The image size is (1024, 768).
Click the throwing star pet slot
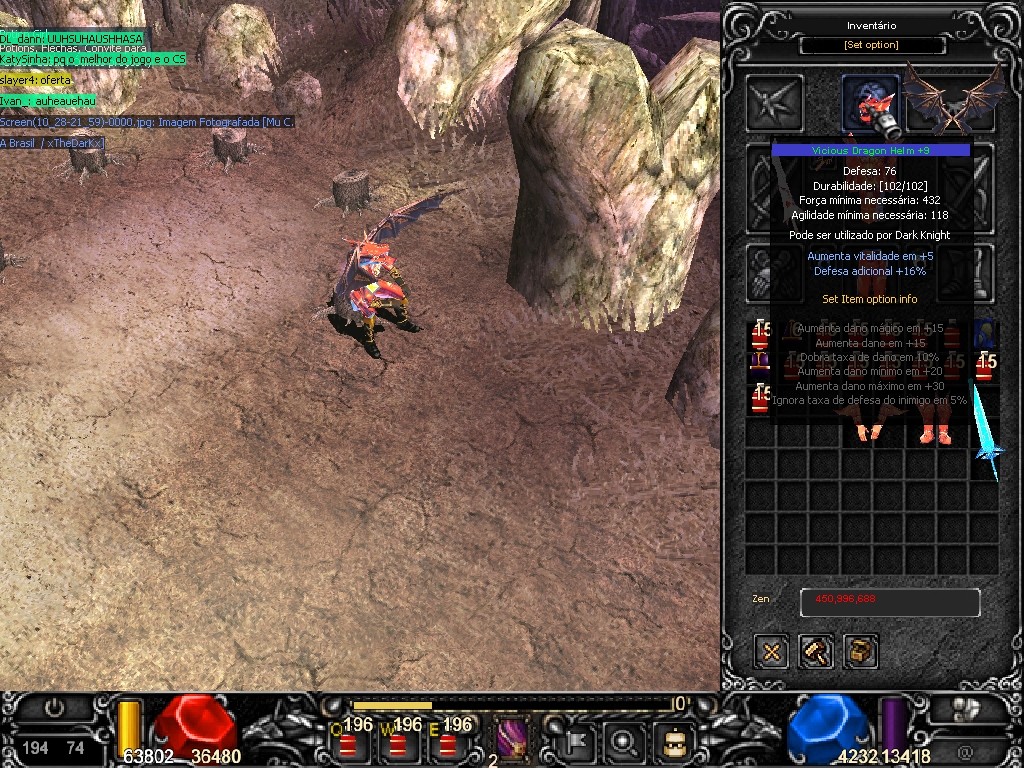pyautogui.click(x=775, y=103)
